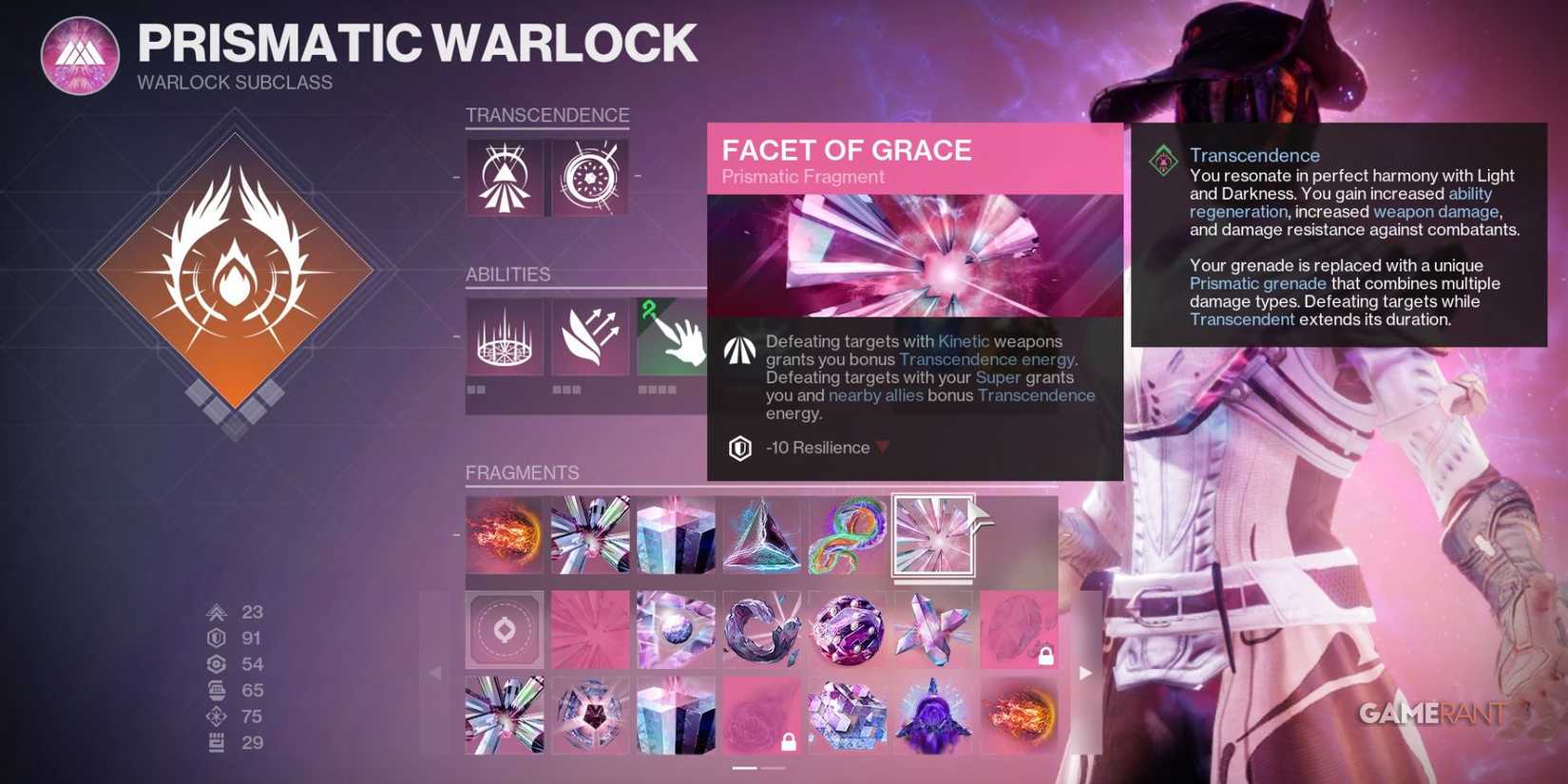Toggle the empty diamond fragment slot
This screenshot has width=1568, height=784.
coord(505,630)
